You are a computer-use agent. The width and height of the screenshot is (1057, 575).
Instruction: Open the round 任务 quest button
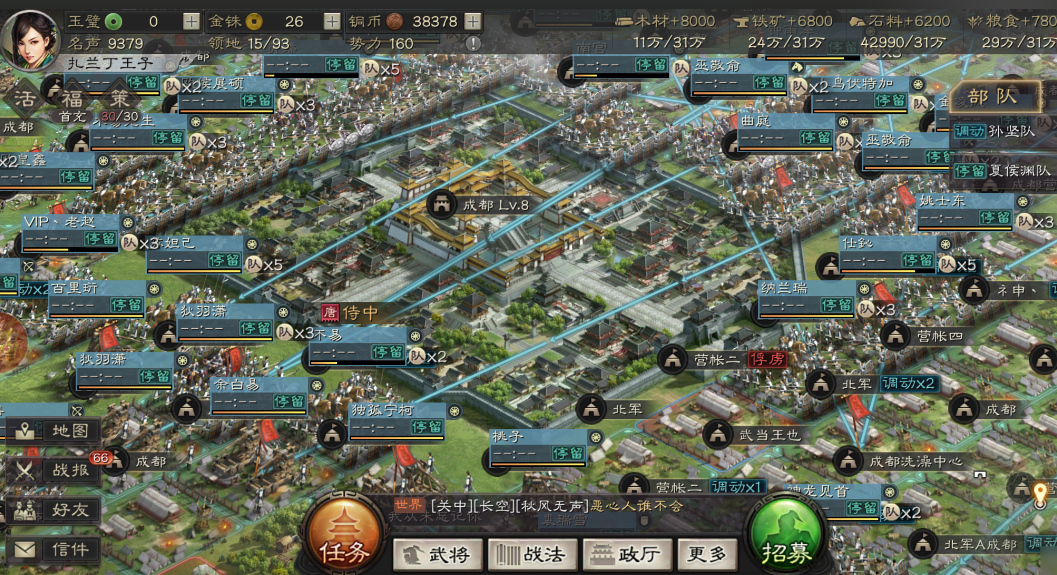(344, 535)
